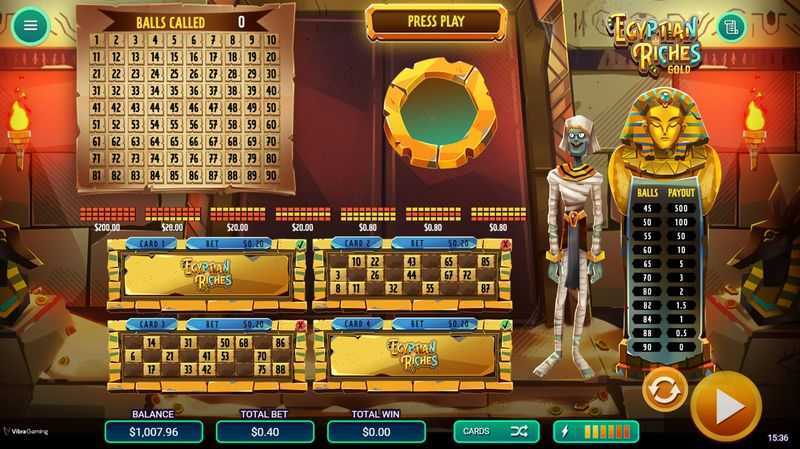Select the Card 1 Egyptian Riches panel
Screen dimensions: 800x449
coord(205,274)
